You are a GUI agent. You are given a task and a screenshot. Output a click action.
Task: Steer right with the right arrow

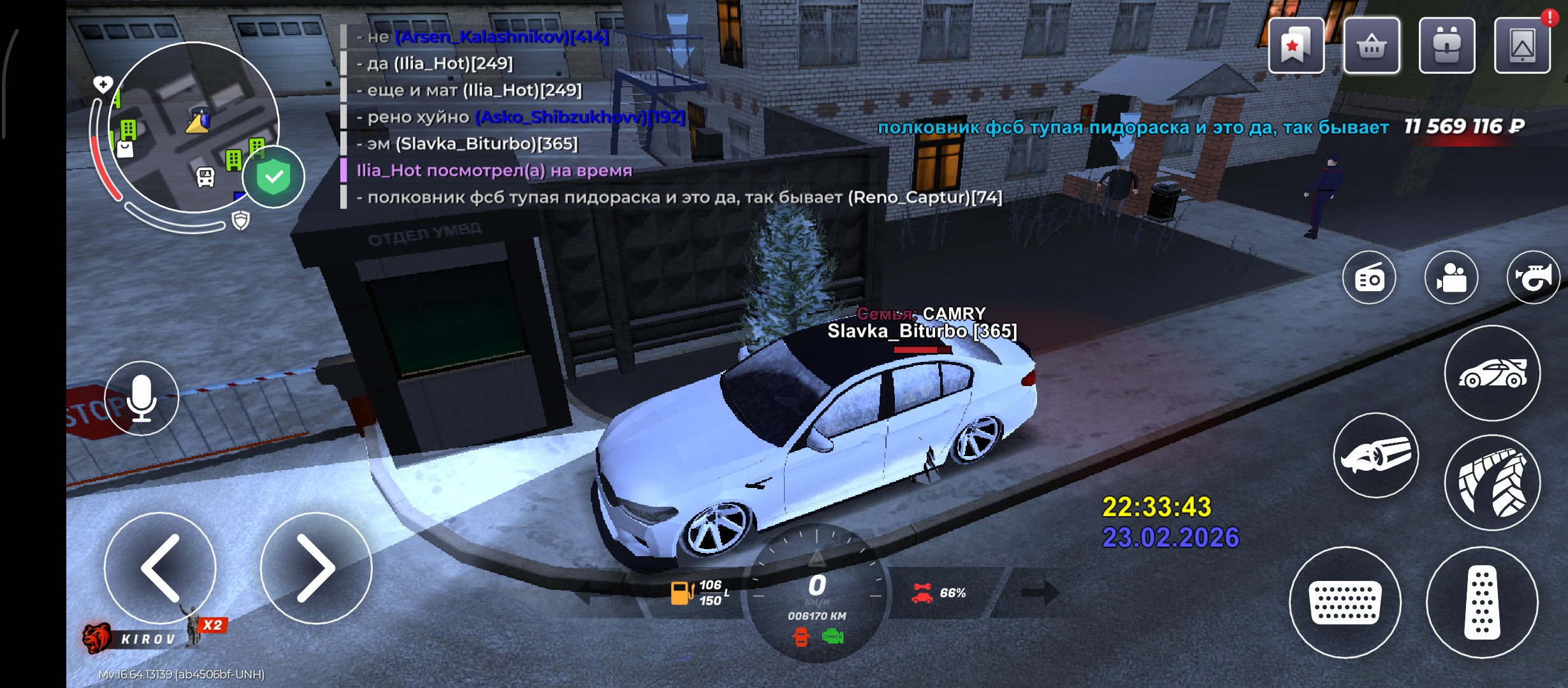click(316, 568)
